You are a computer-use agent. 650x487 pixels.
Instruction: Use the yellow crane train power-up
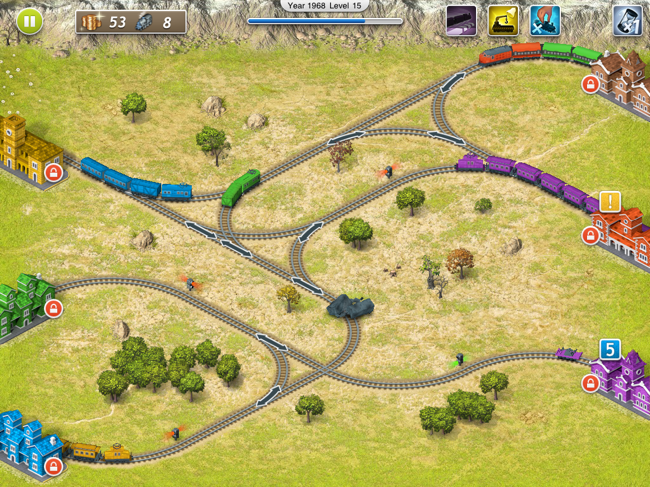[x=503, y=20]
